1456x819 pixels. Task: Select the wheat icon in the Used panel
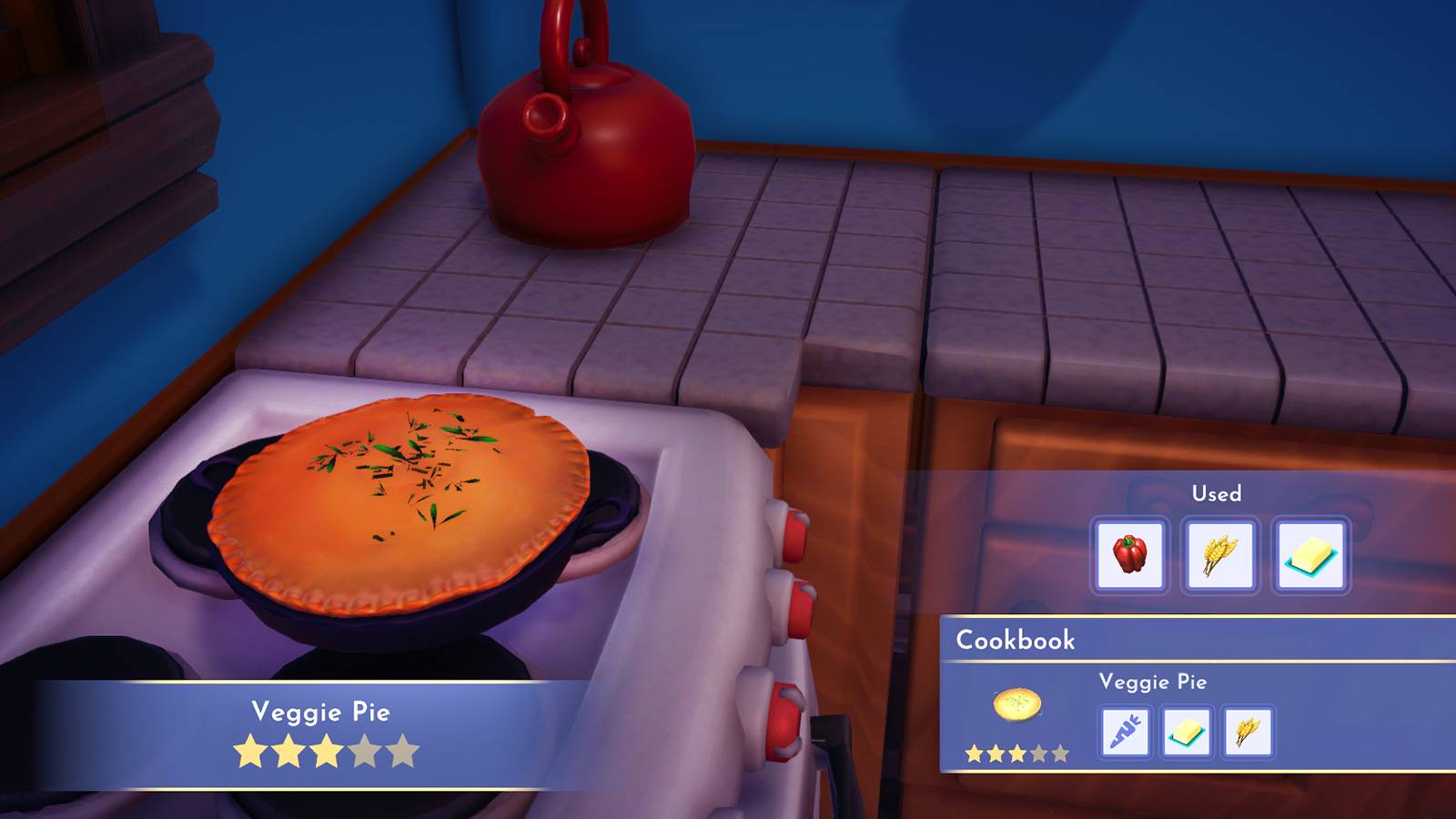click(1220, 556)
